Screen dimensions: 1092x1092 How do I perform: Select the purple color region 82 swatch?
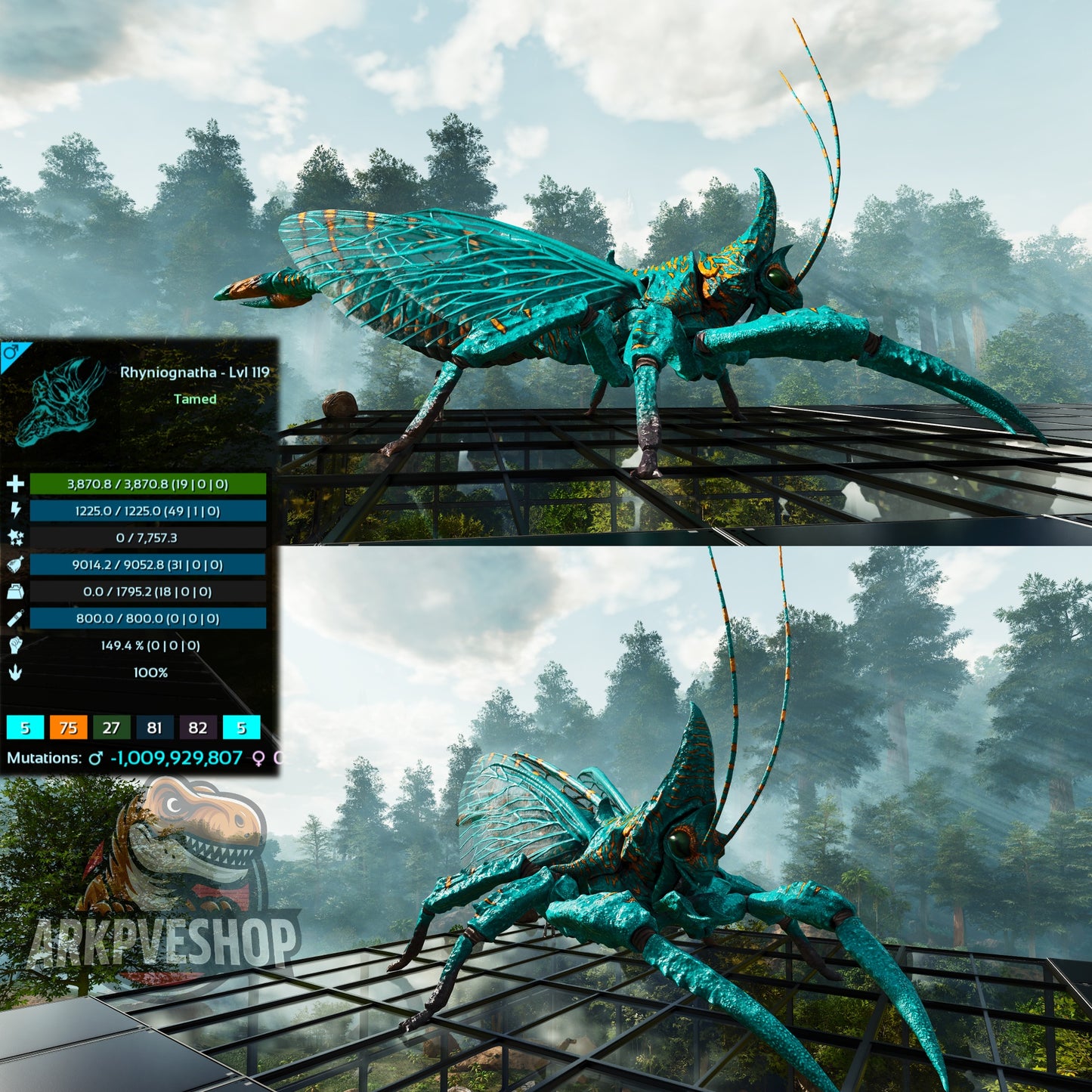point(198,728)
